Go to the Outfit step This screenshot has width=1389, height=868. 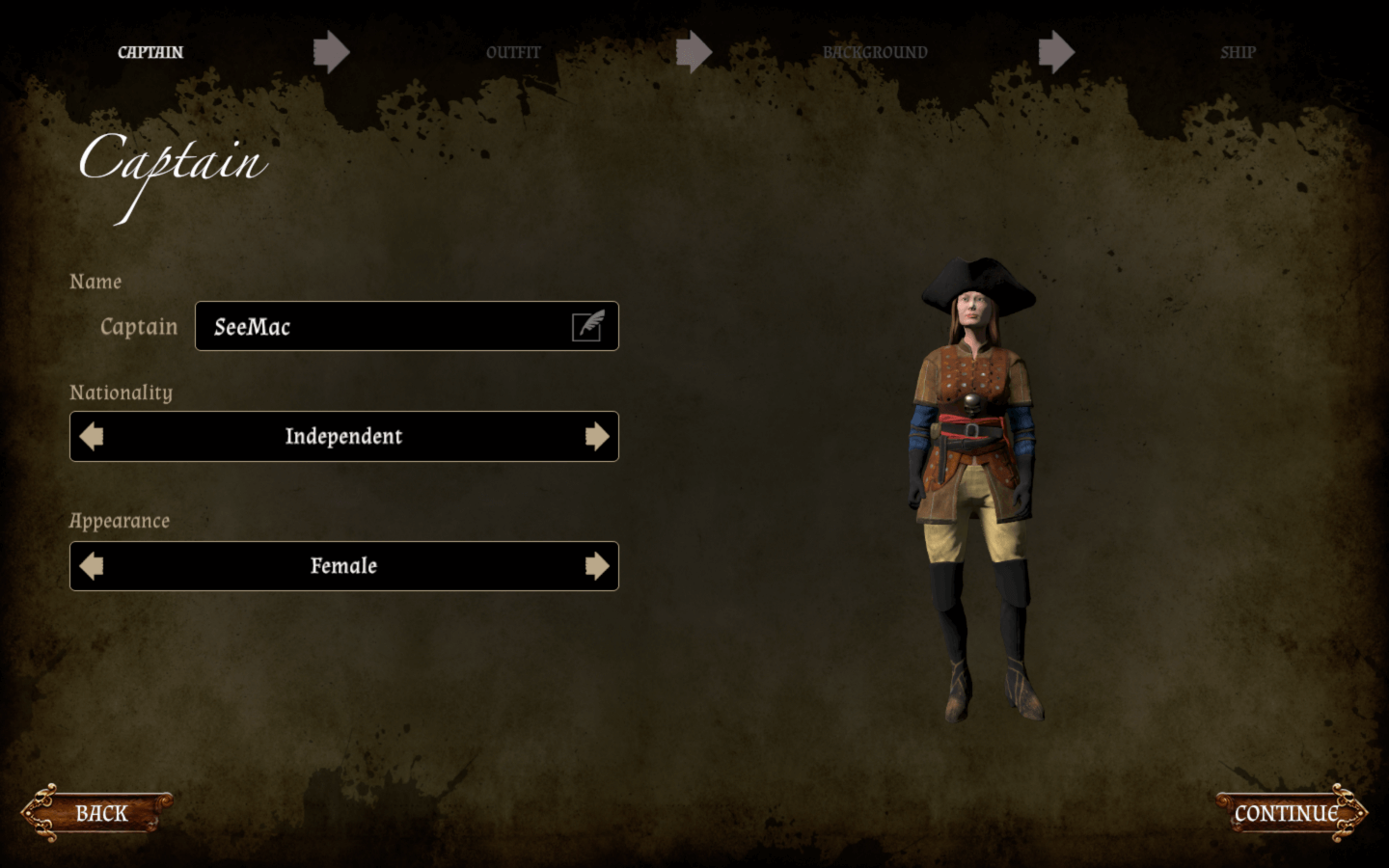513,52
